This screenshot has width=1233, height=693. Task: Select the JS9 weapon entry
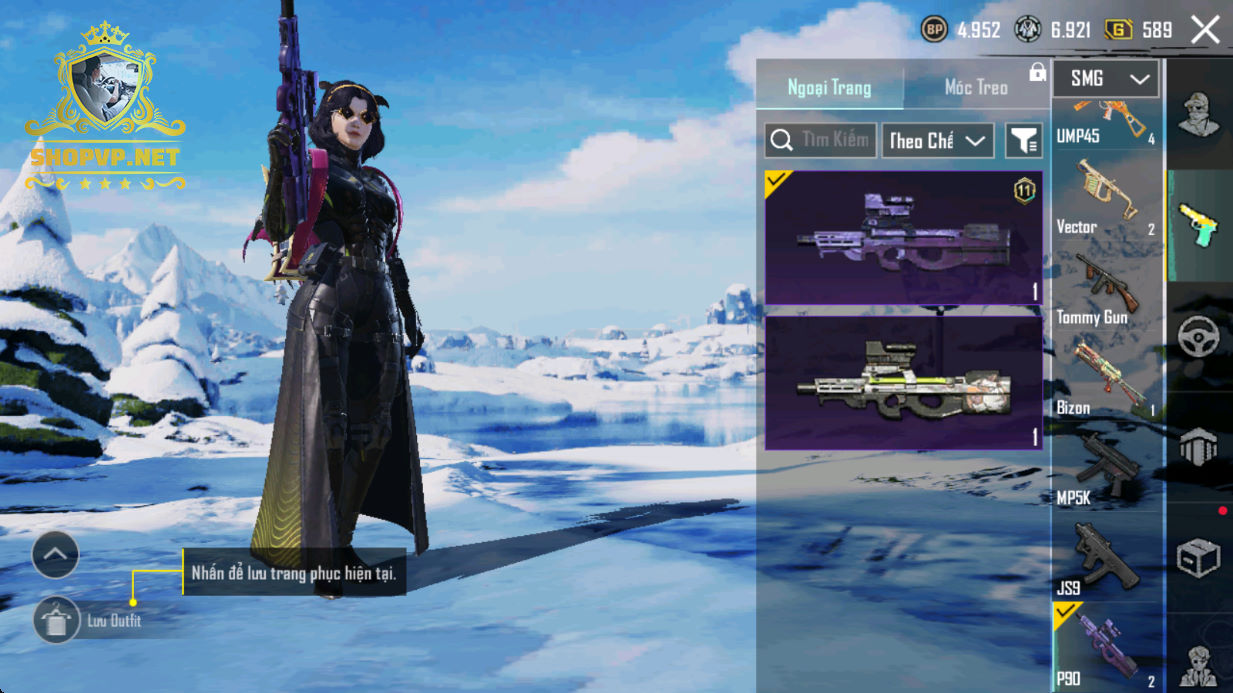pyautogui.click(x=1107, y=560)
